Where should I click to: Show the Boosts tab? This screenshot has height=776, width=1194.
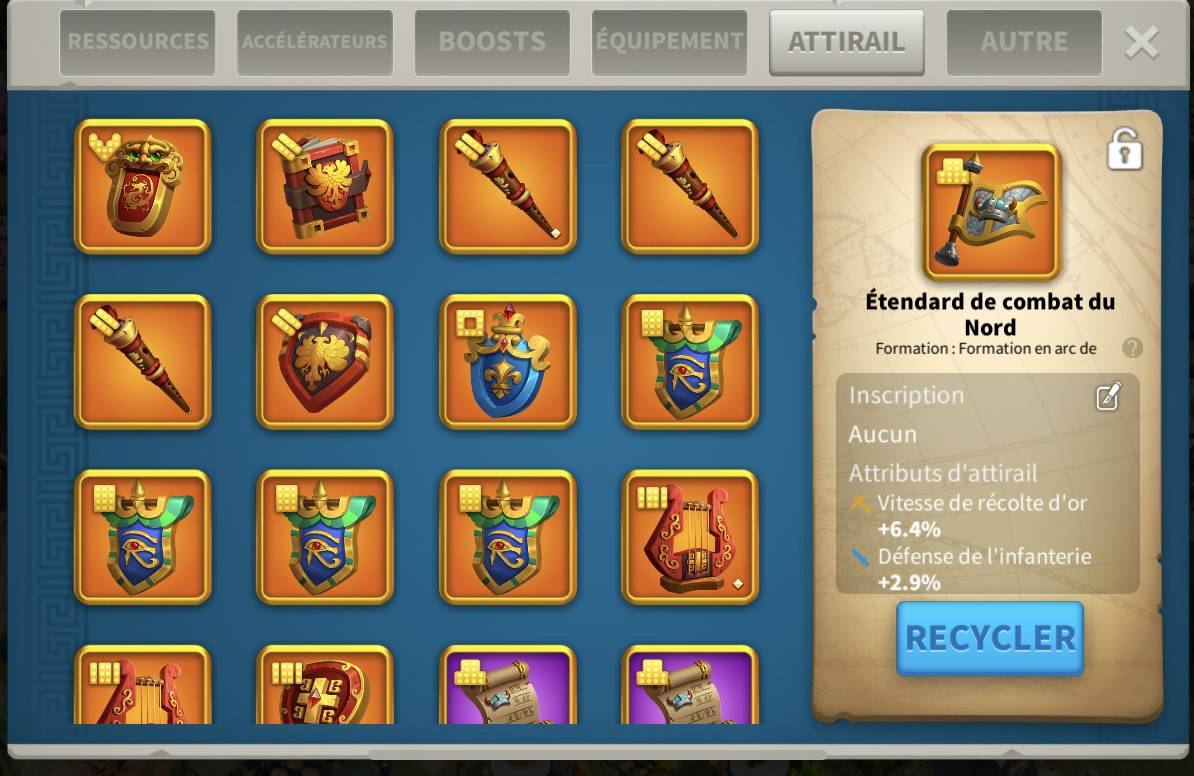point(492,42)
